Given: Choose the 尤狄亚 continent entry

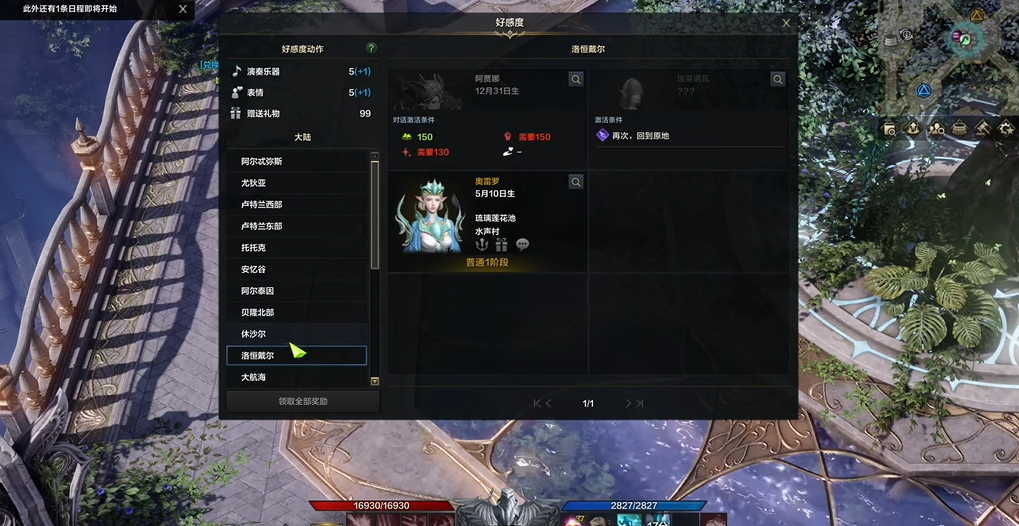Looking at the screenshot, I should point(297,183).
